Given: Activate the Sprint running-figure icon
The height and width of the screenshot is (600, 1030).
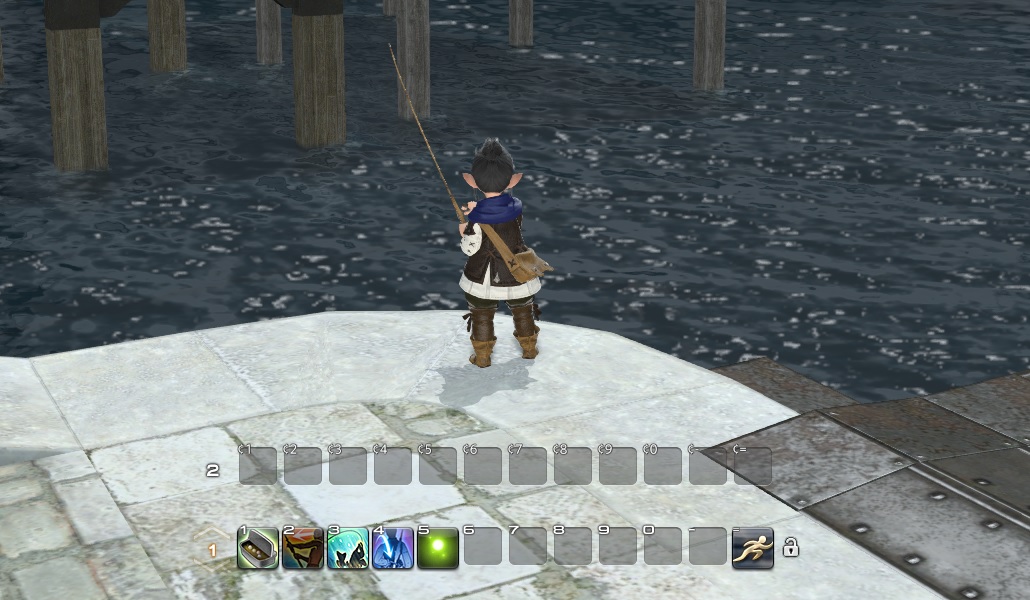Looking at the screenshot, I should pos(752,548).
